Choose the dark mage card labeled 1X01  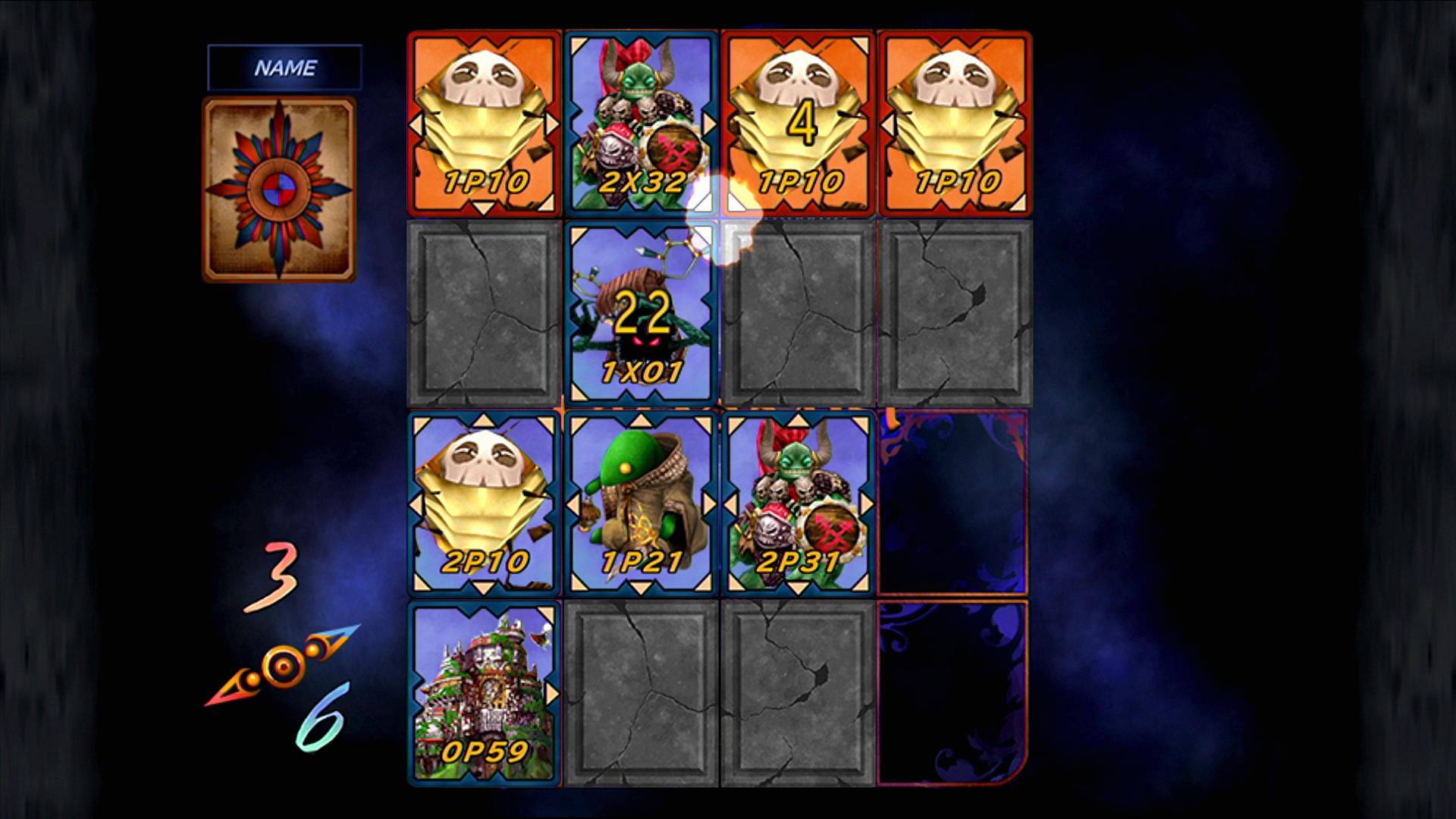coord(642,314)
